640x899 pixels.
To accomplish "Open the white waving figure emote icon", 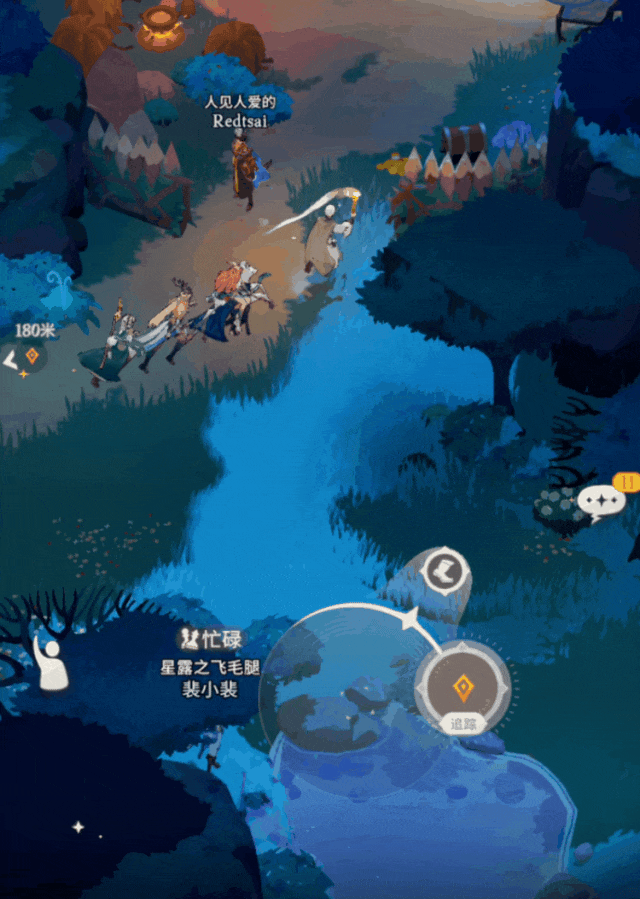I will point(50,664).
